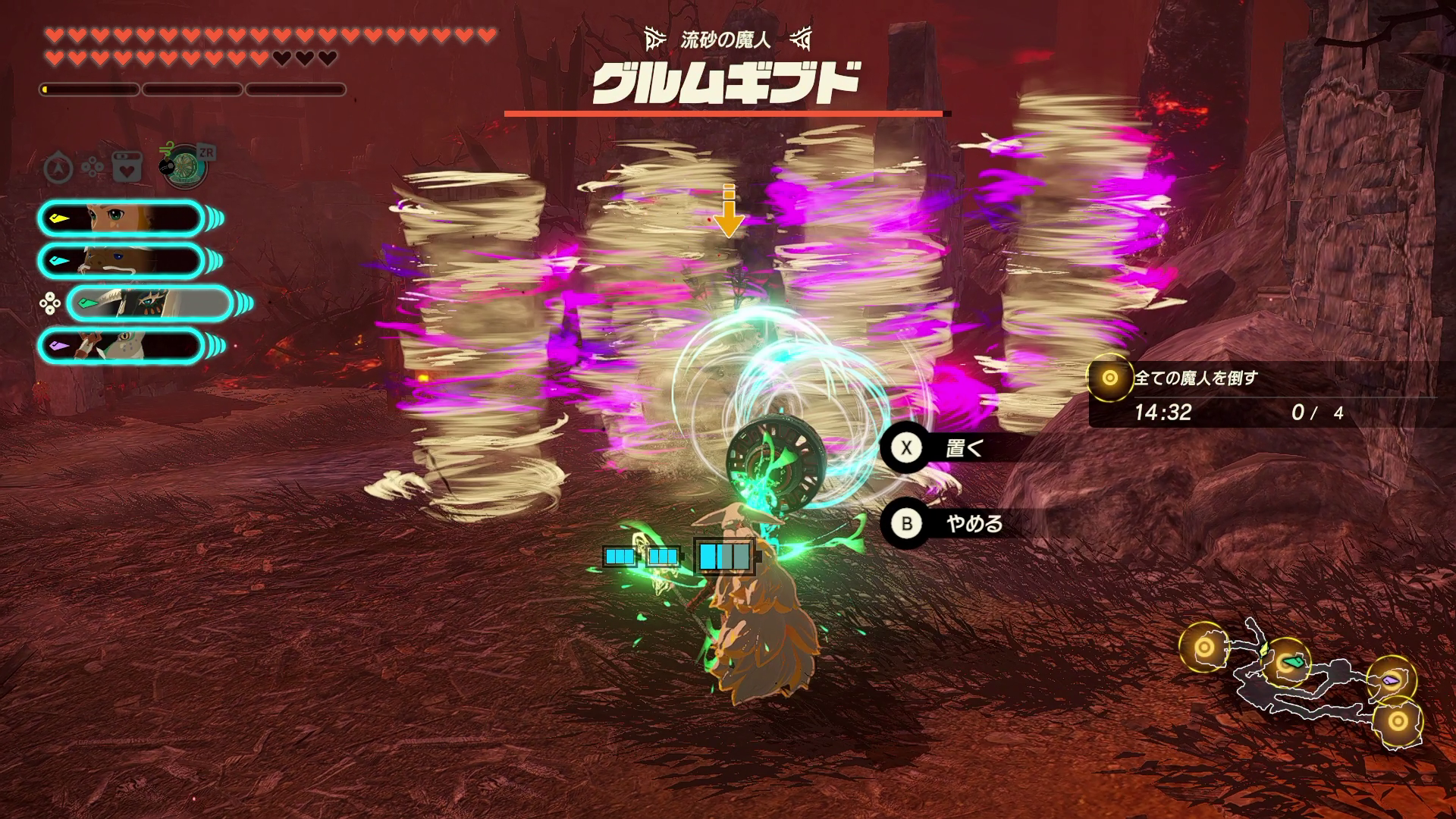The width and height of the screenshot is (1456, 819).
Task: Switch to the Zora character with purple marker
Action: (121, 346)
